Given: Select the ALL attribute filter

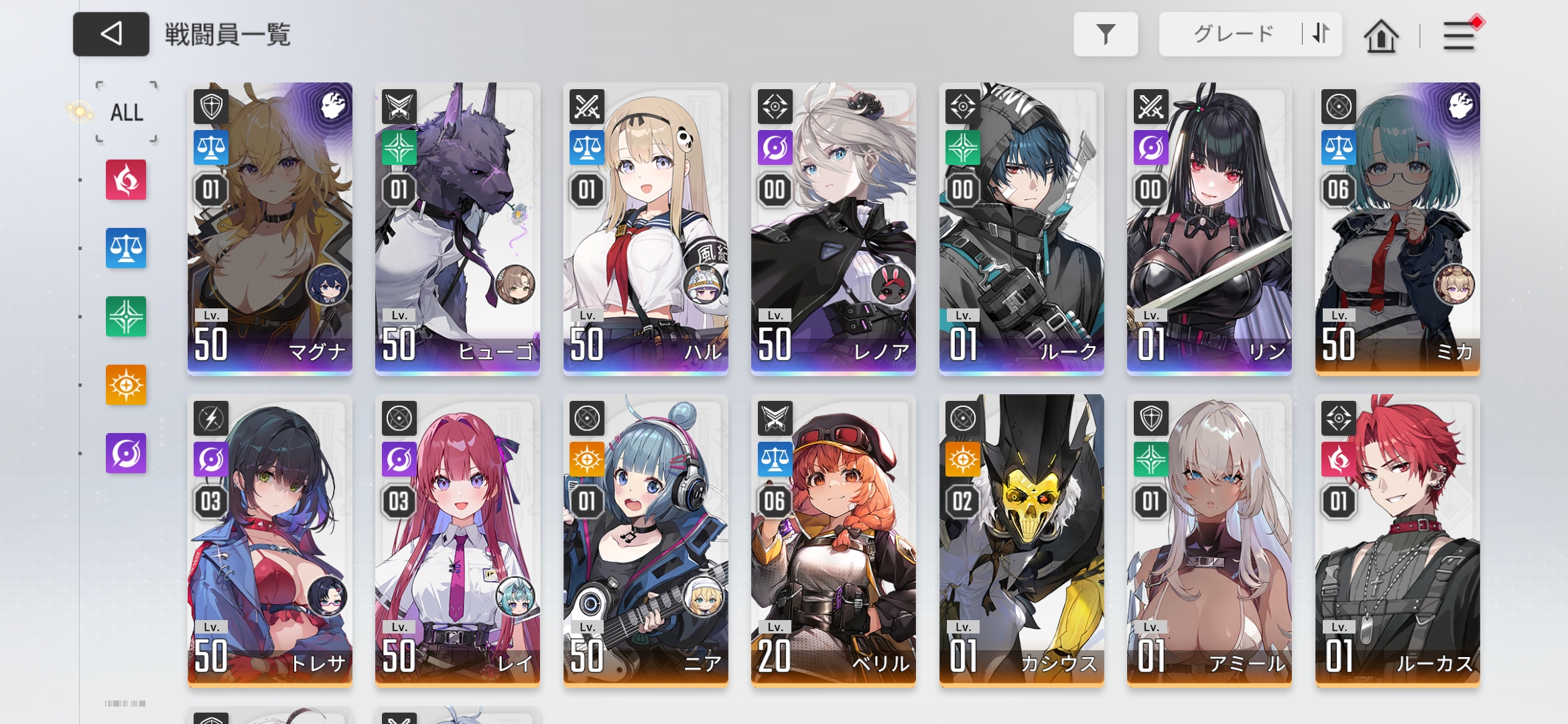Looking at the screenshot, I should 127,113.
